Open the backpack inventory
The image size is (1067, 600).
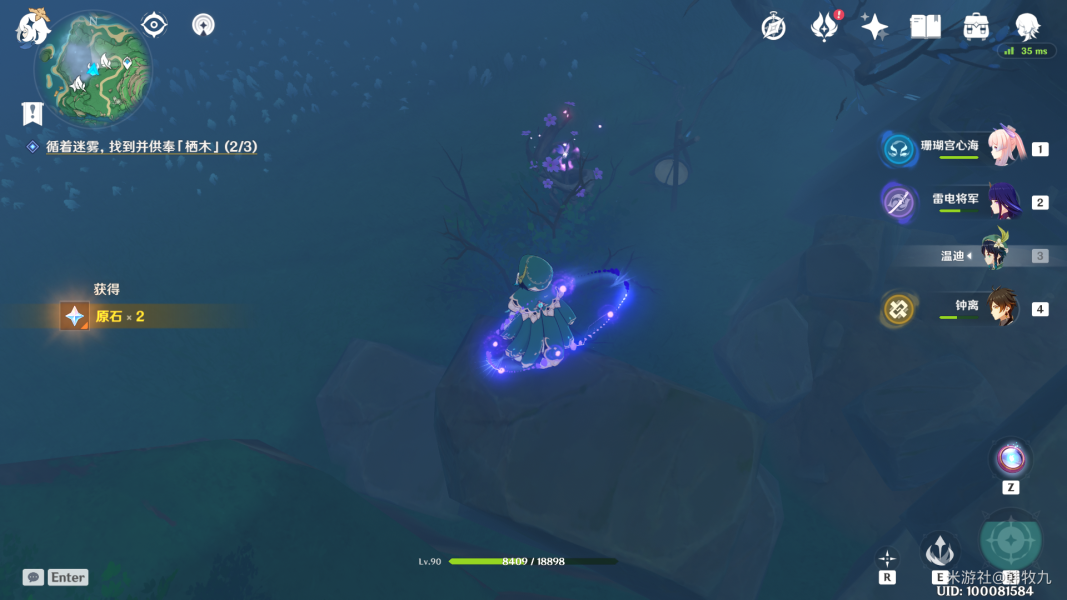(976, 27)
